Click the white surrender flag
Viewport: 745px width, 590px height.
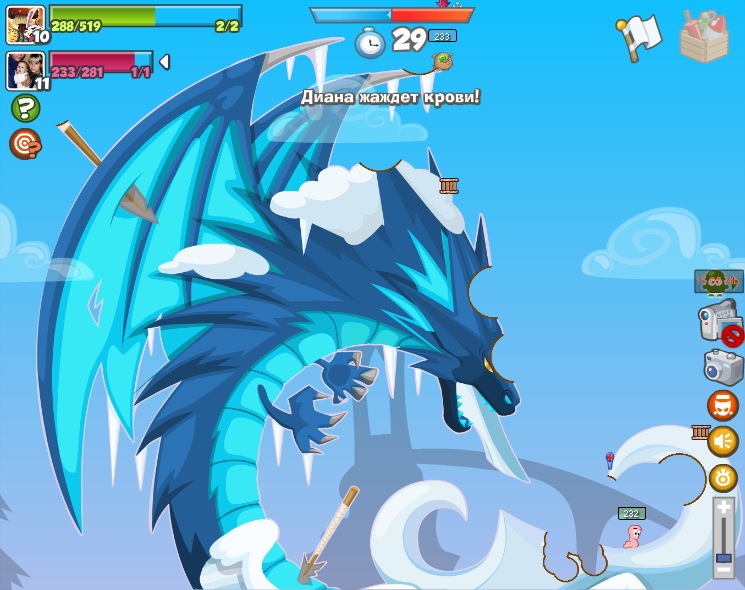639,37
